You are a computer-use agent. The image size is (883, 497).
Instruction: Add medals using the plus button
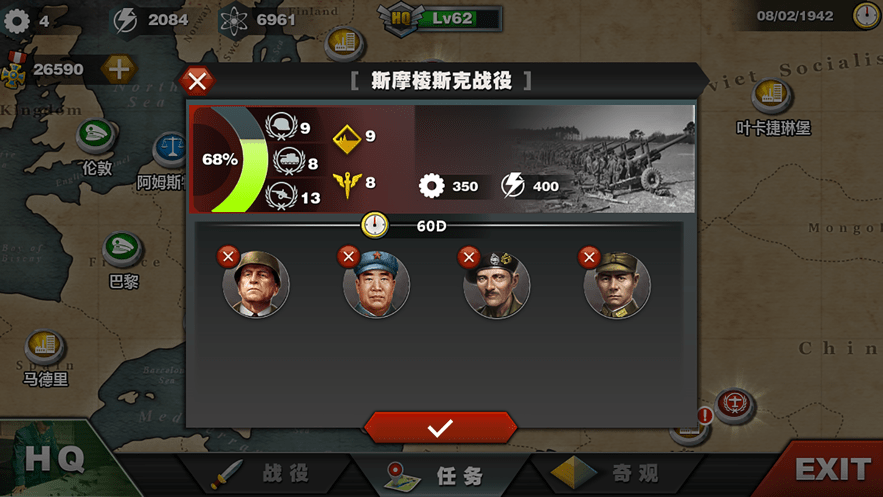click(x=118, y=69)
